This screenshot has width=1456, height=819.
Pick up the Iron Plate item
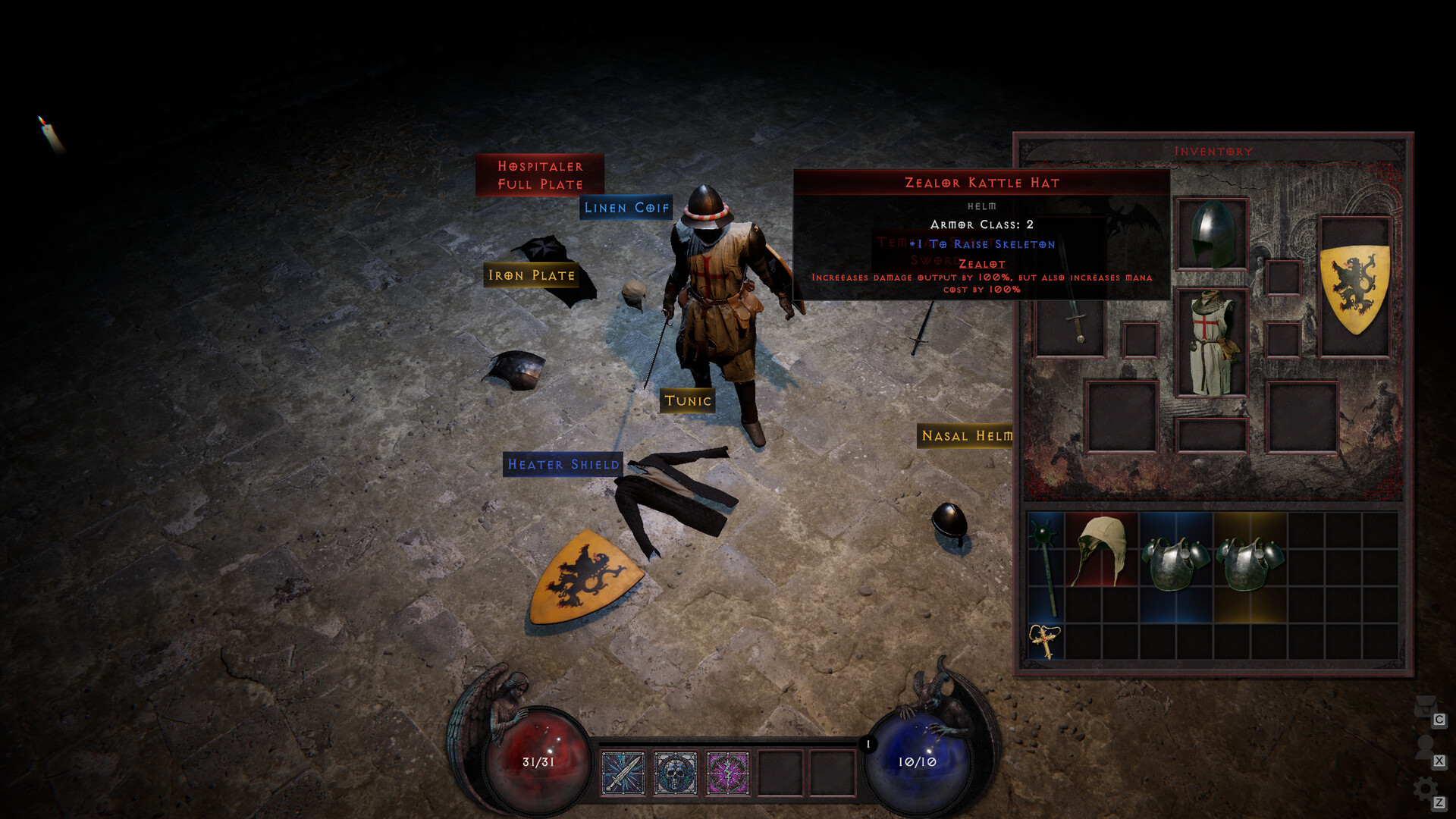click(x=531, y=275)
